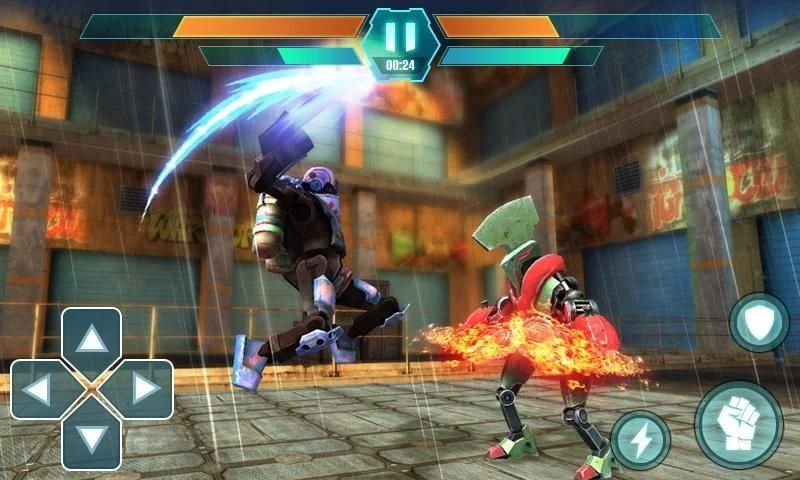Tap the down arrow on the D-pad
The width and height of the screenshot is (800, 480).
coord(92,439)
